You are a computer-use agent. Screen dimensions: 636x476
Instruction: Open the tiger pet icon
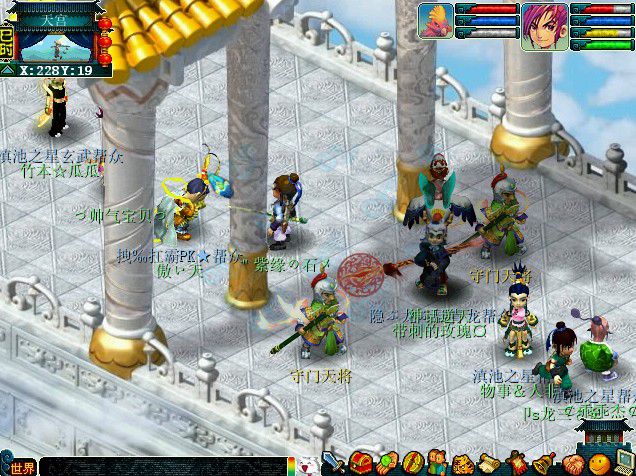pos(462,465)
